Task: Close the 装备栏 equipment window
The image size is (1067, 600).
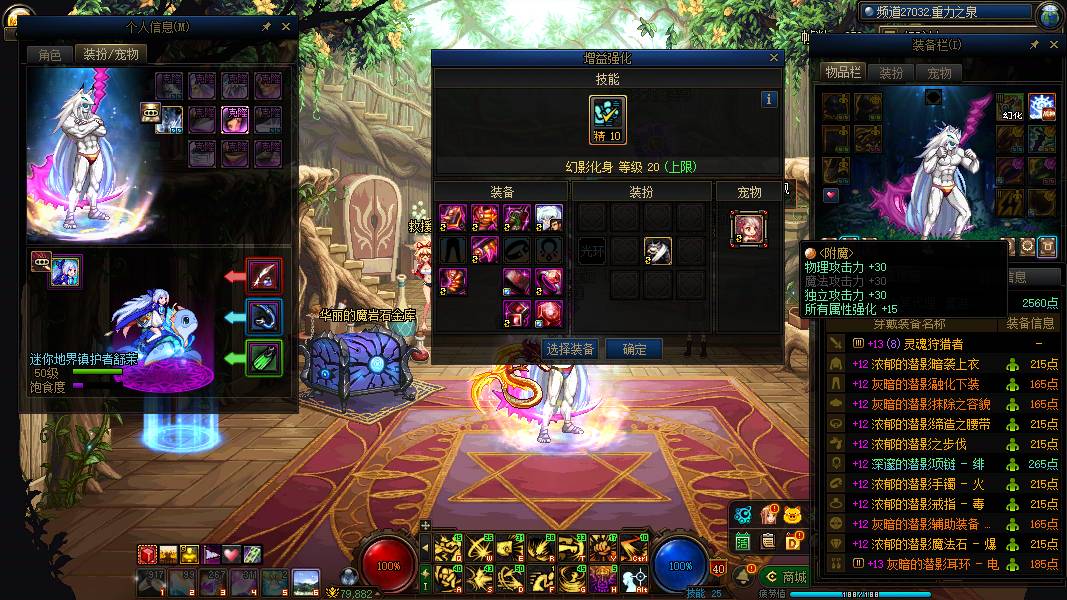Action: (x=1054, y=45)
